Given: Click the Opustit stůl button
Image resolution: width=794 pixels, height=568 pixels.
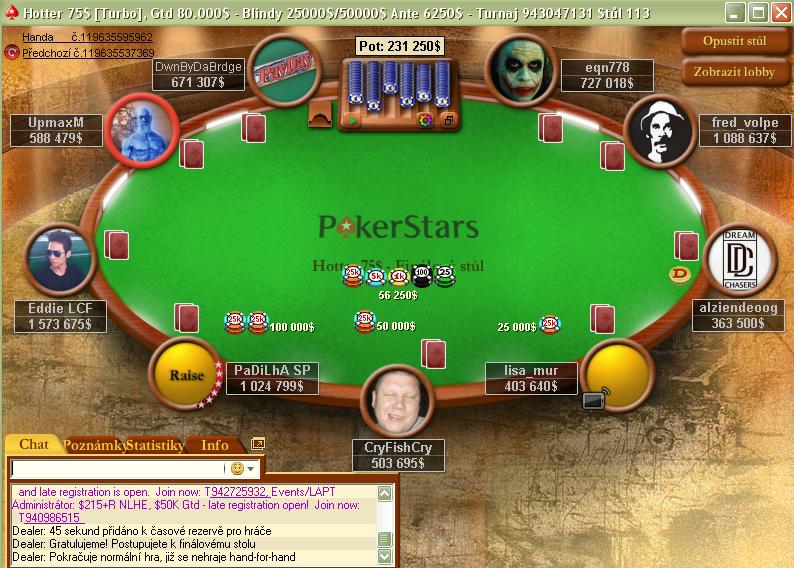Looking at the screenshot, I should (x=736, y=42).
